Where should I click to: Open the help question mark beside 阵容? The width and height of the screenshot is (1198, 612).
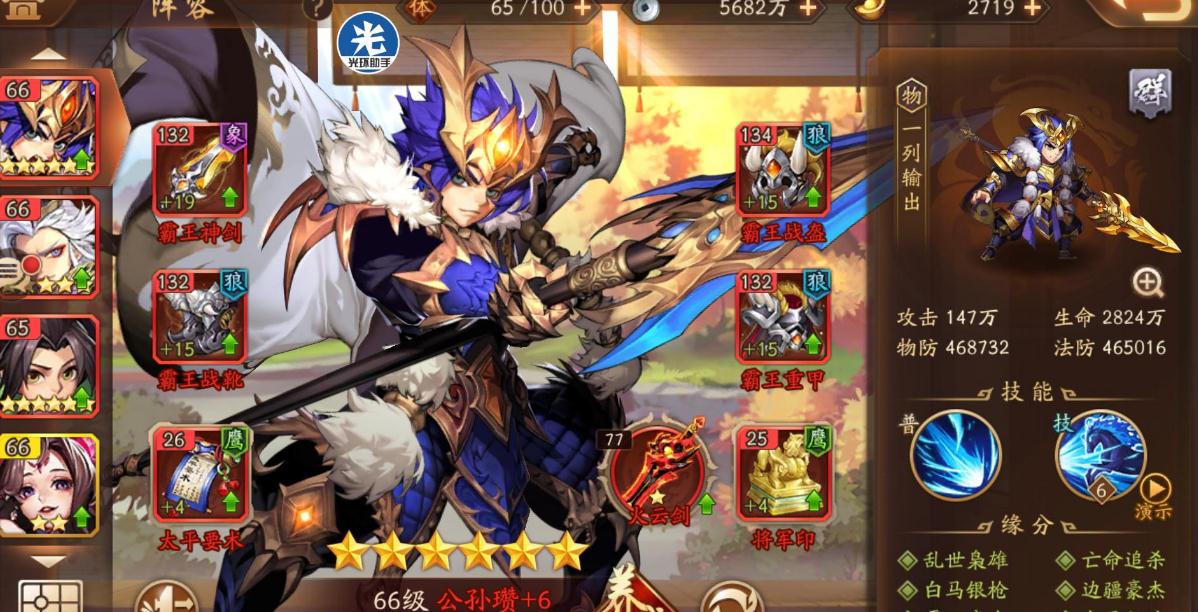[317, 9]
